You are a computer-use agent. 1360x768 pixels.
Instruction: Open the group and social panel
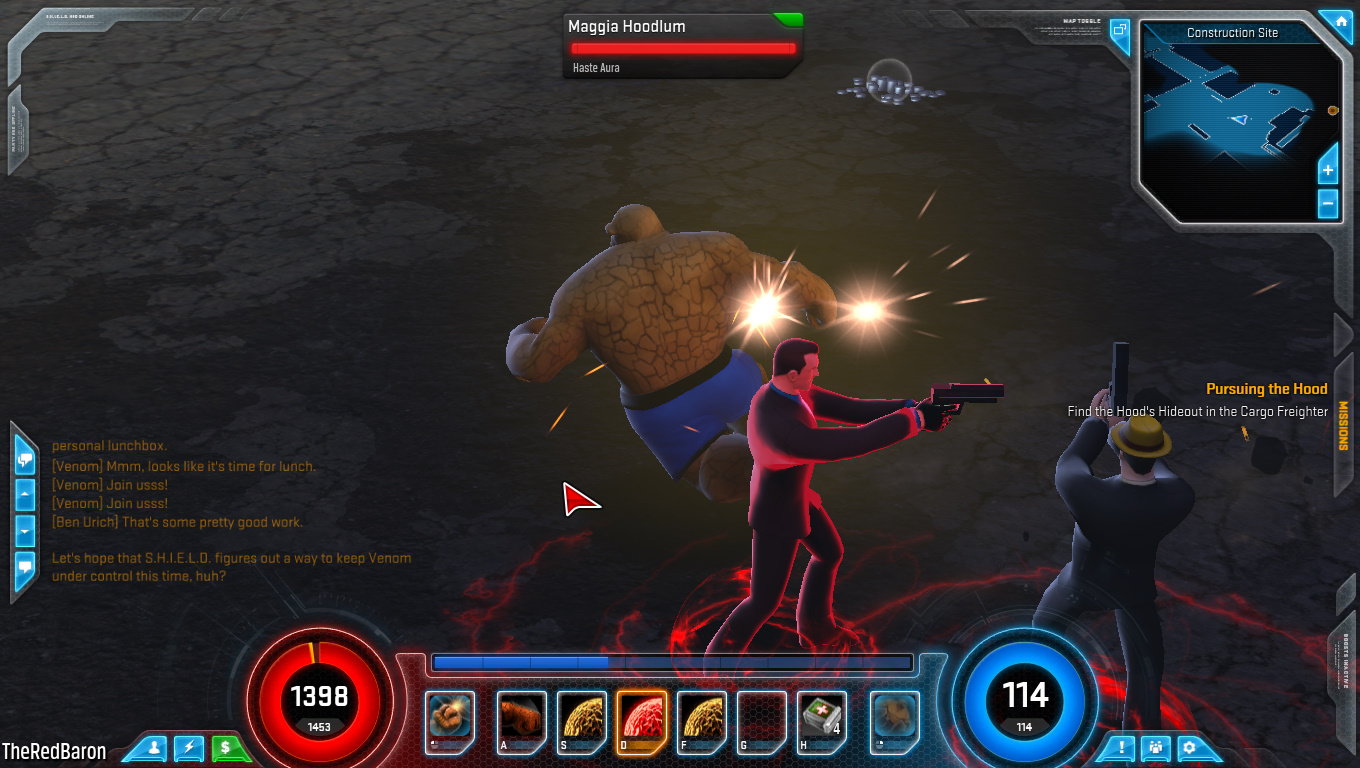[1156, 746]
